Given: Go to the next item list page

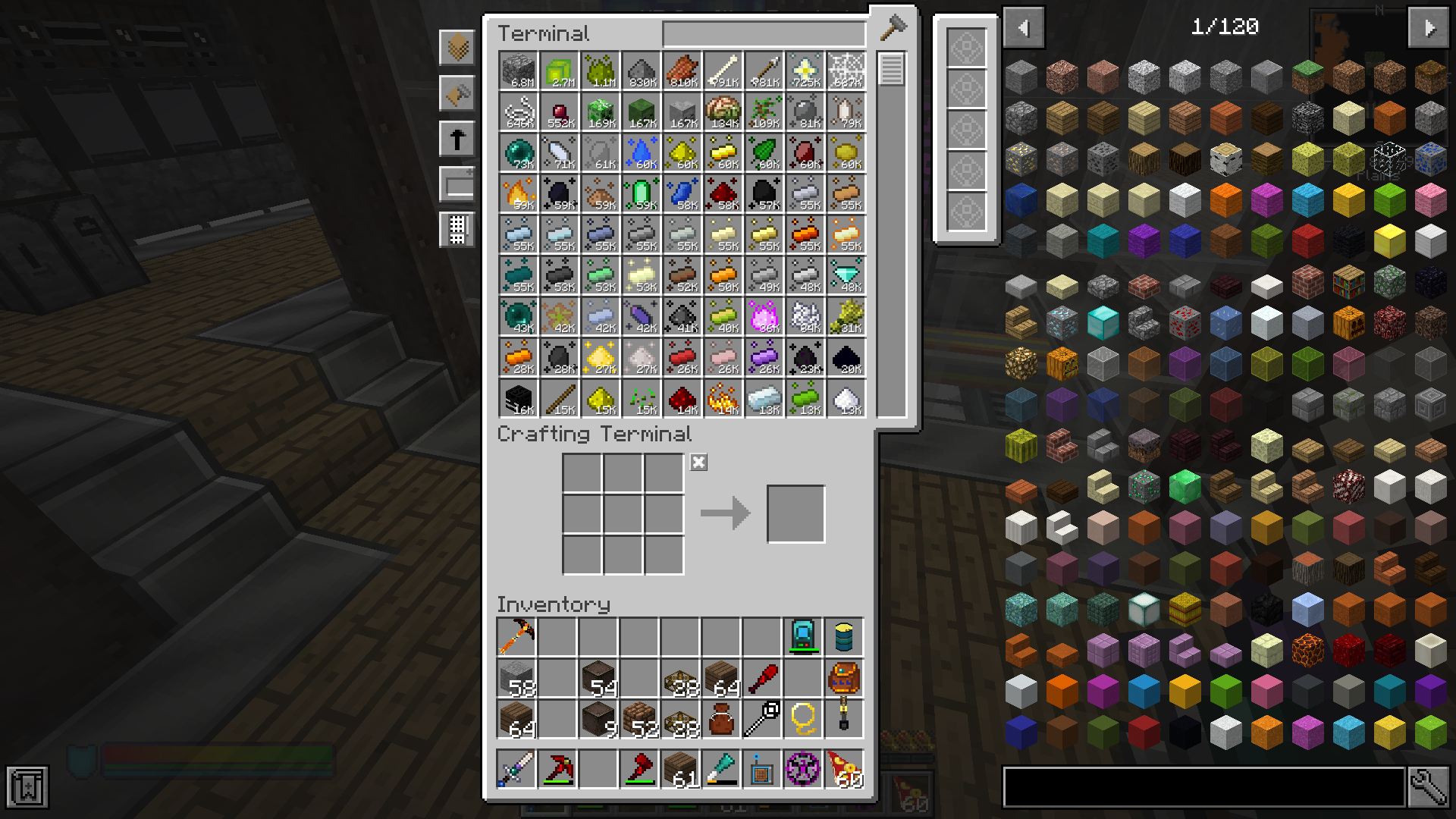Looking at the screenshot, I should coord(1429,28).
